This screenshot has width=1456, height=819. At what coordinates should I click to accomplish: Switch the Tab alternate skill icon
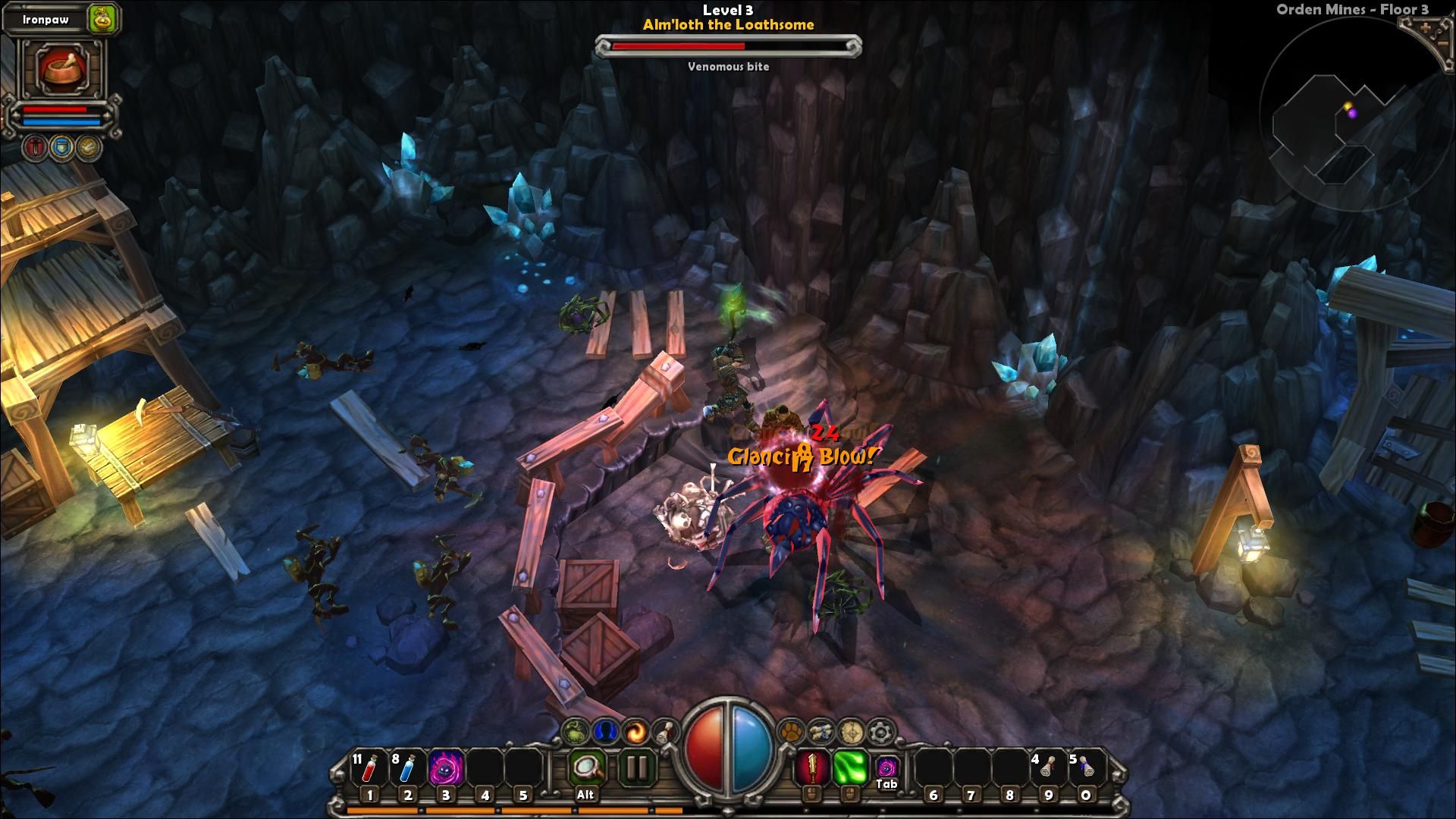pyautogui.click(x=887, y=767)
